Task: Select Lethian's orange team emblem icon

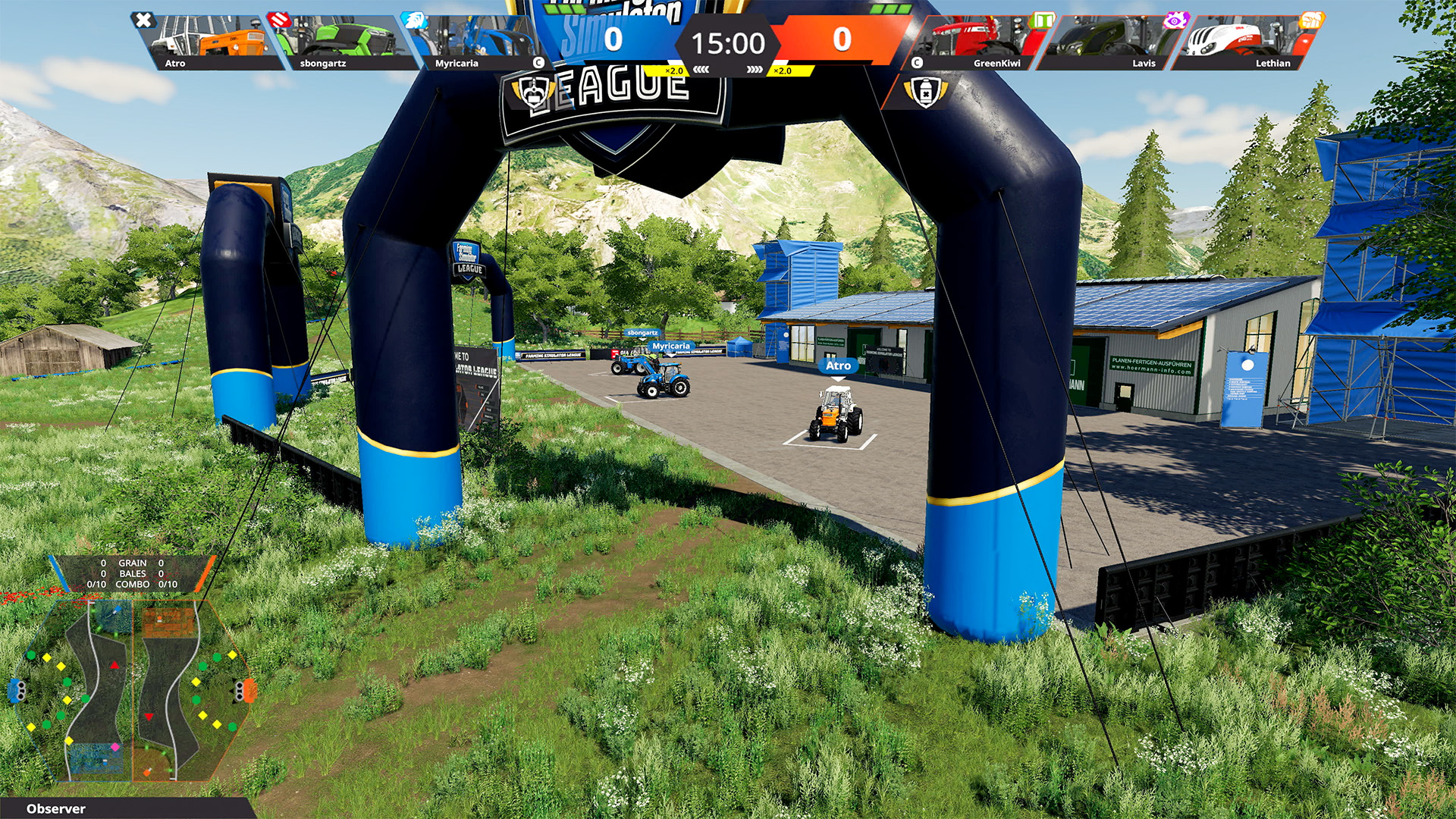Action: point(1311,20)
